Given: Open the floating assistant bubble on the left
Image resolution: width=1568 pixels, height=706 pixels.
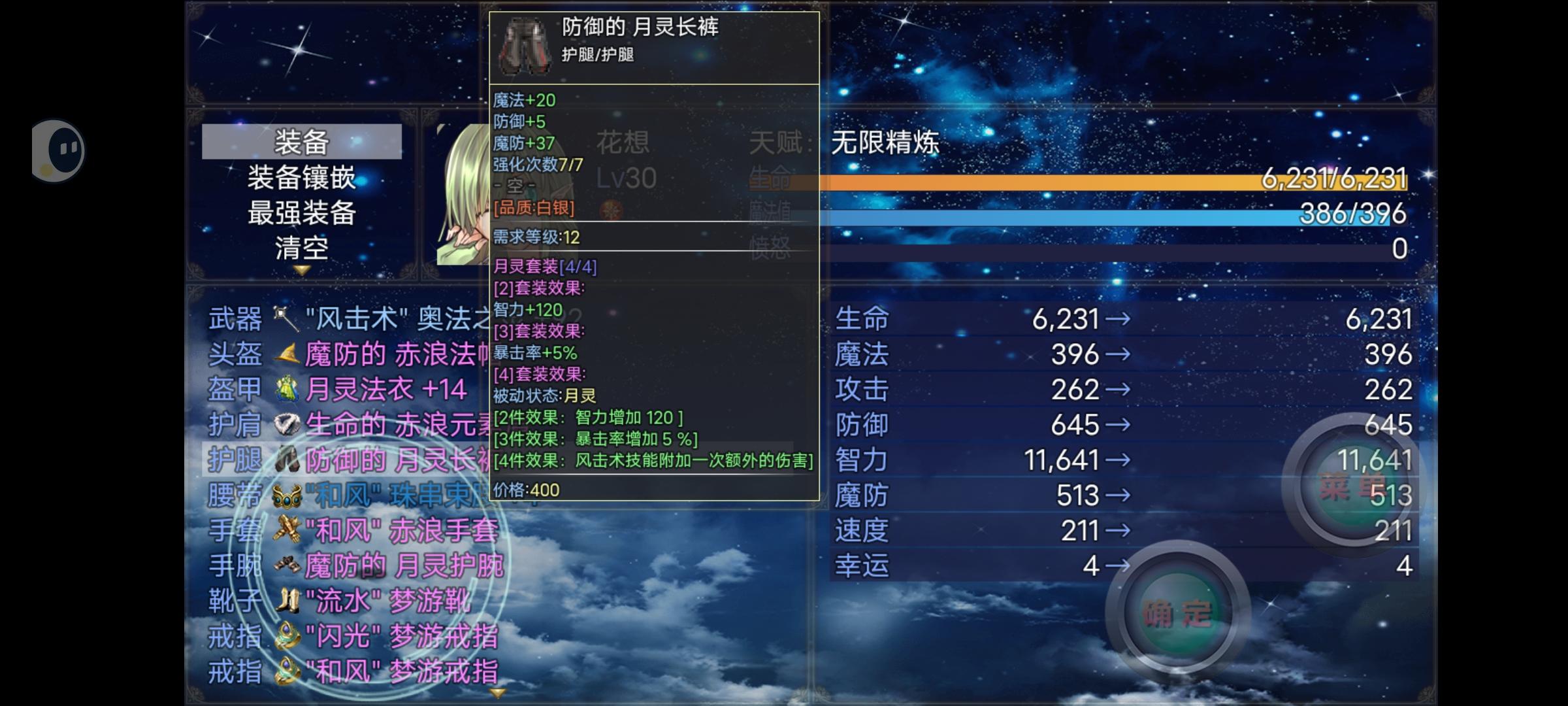Looking at the screenshot, I should (x=58, y=149).
